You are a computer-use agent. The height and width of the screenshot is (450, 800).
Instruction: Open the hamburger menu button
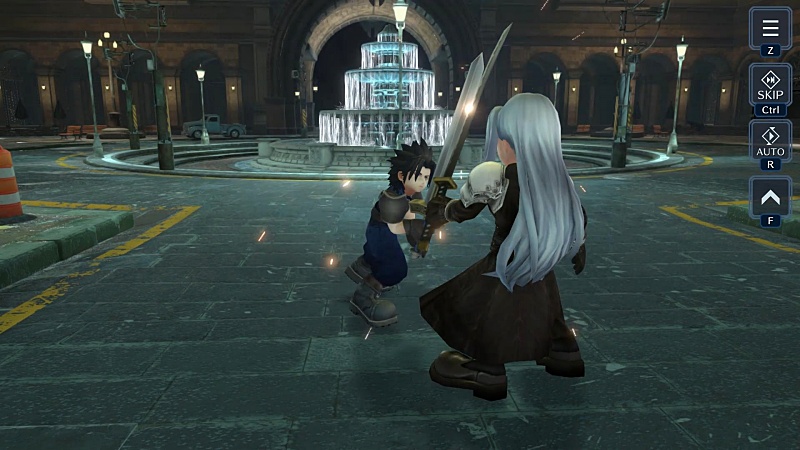point(770,27)
